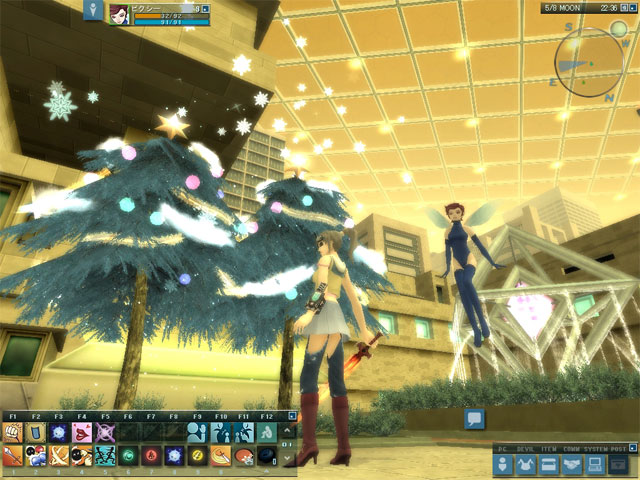Activate the F1 punching fist skill
This screenshot has width=640, height=480.
[15, 433]
